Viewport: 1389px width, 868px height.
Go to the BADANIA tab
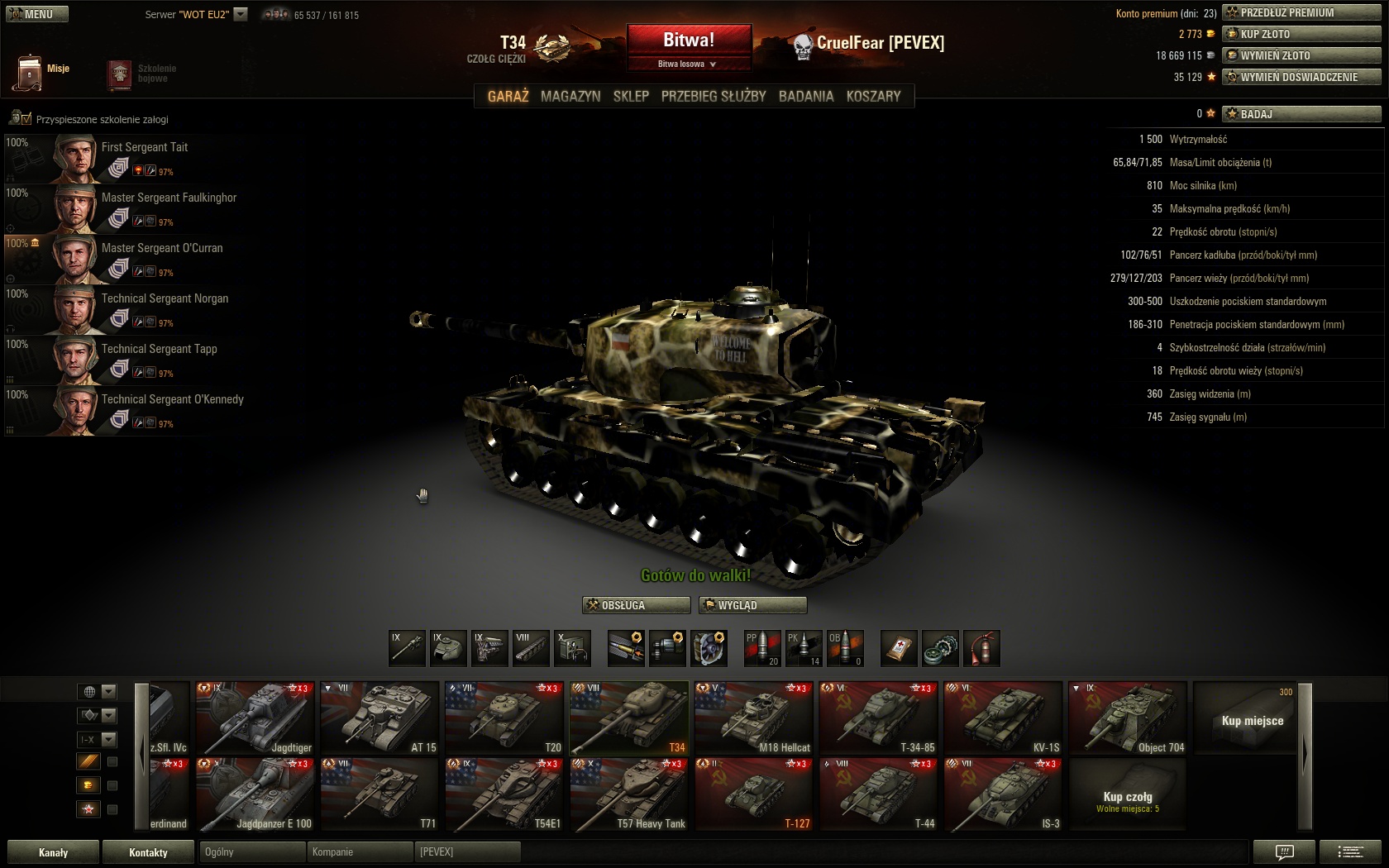click(x=805, y=96)
